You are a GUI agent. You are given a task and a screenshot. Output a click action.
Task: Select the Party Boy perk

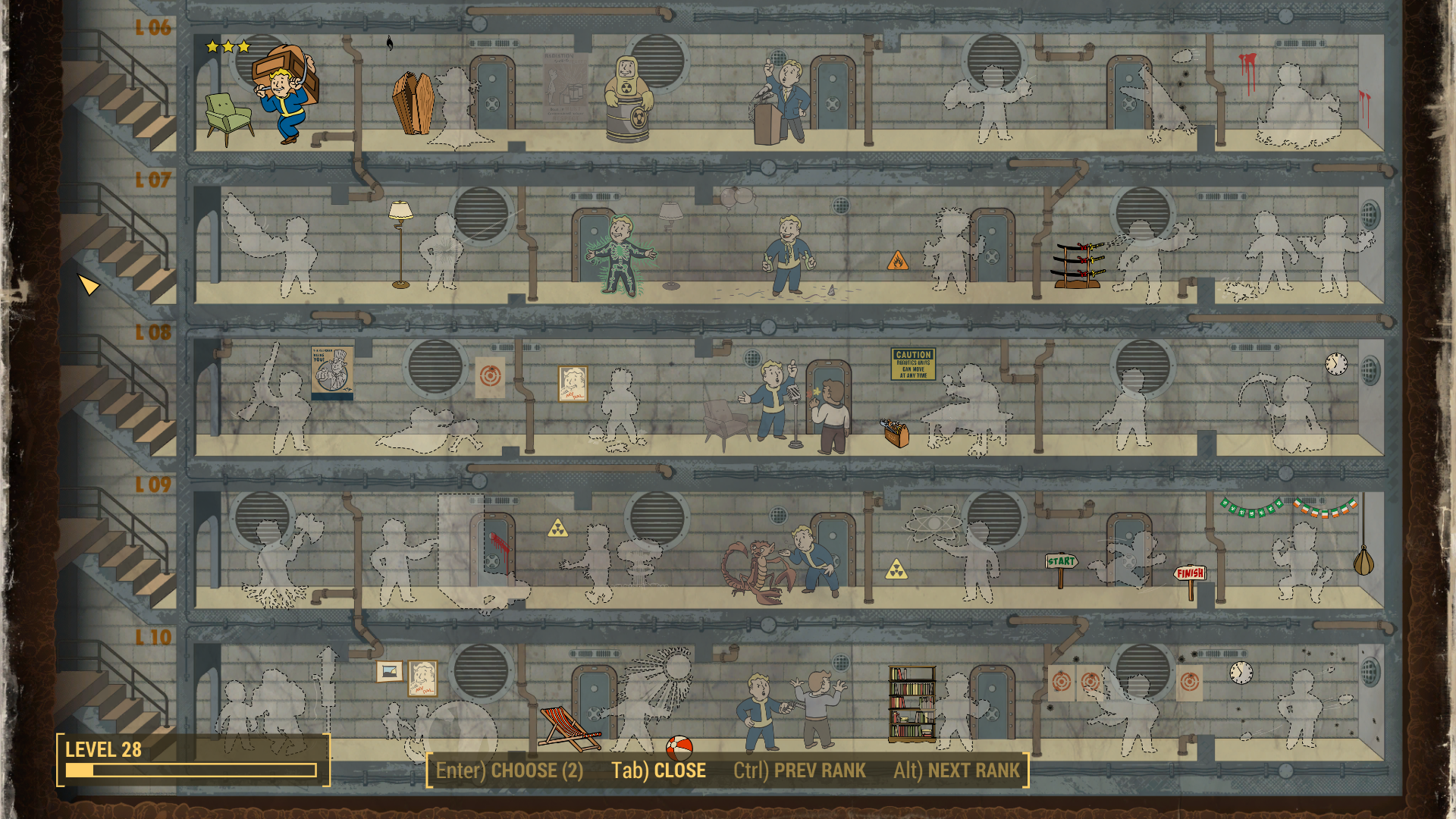point(789,256)
